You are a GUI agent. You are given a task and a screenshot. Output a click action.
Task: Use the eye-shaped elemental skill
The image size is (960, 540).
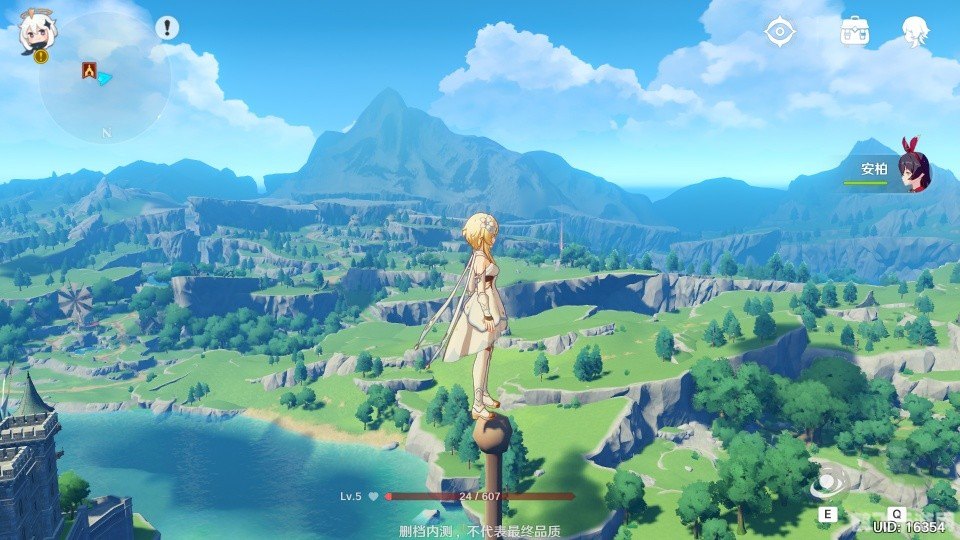tap(828, 484)
